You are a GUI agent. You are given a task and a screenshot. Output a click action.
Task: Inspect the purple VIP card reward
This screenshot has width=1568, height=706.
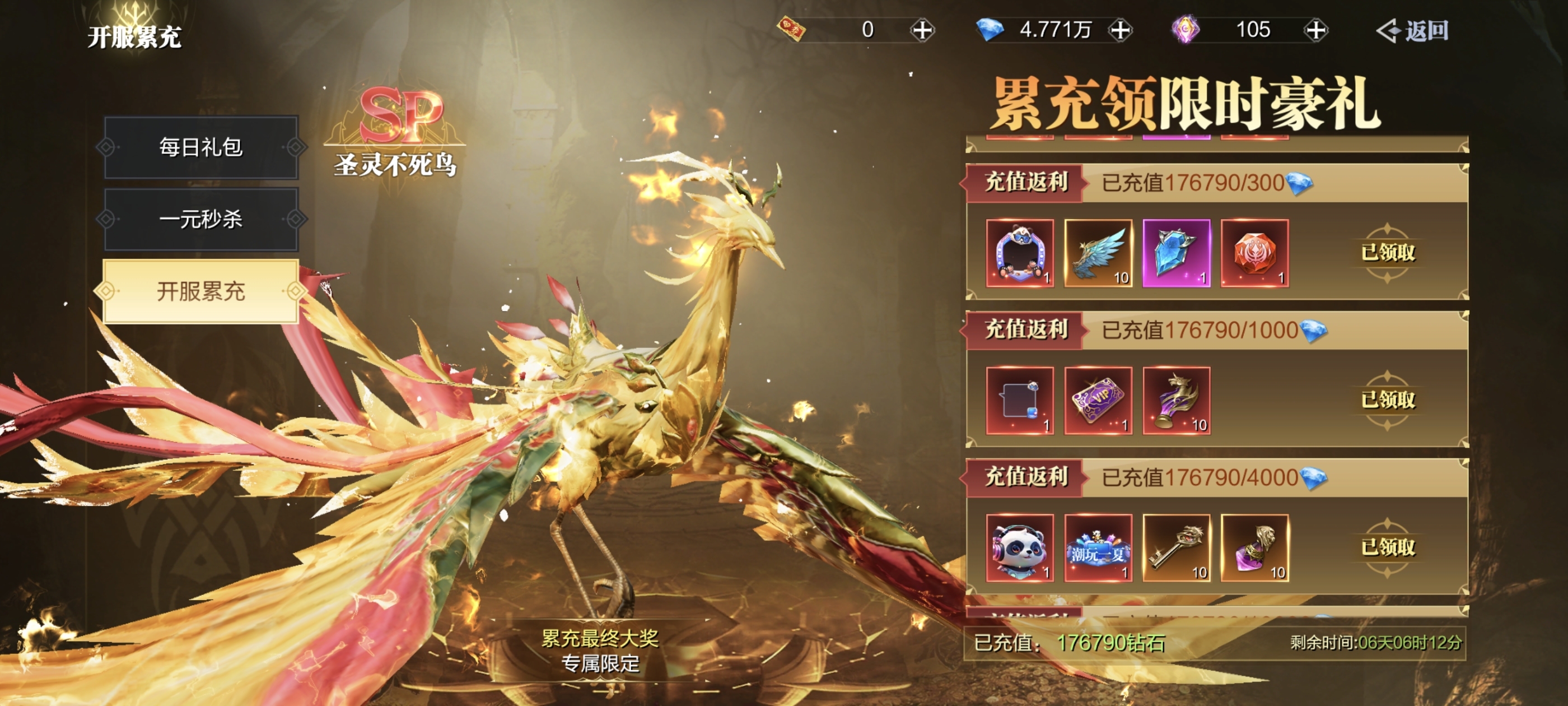click(x=1098, y=400)
